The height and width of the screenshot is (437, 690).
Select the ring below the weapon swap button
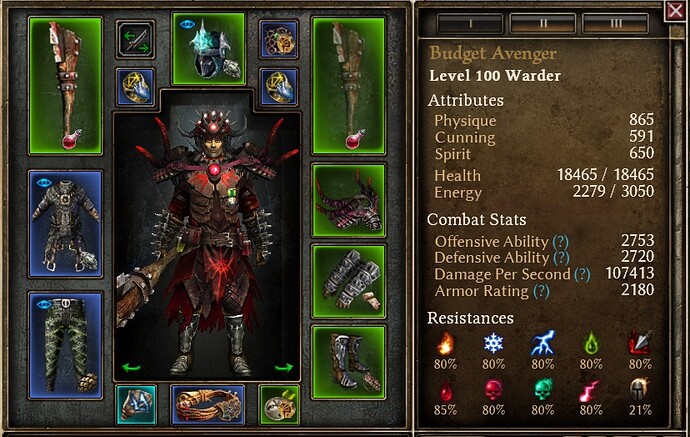(135, 86)
